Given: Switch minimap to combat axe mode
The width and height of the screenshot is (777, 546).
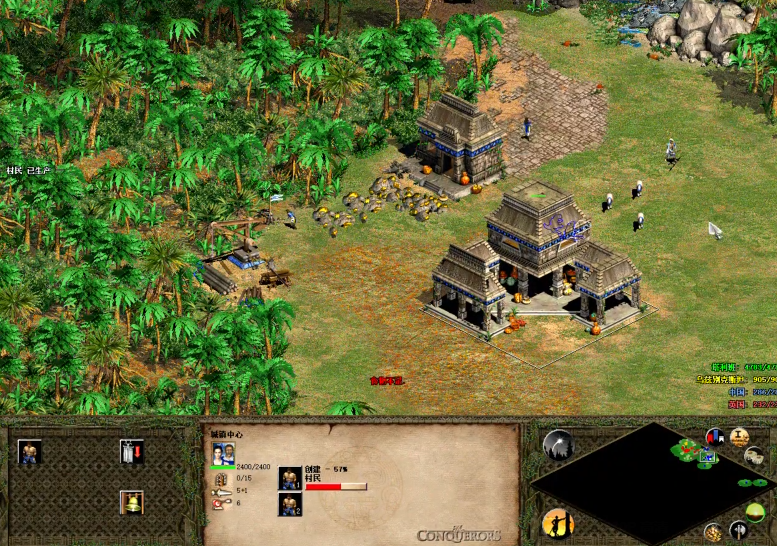Looking at the screenshot, I should tap(738, 529).
